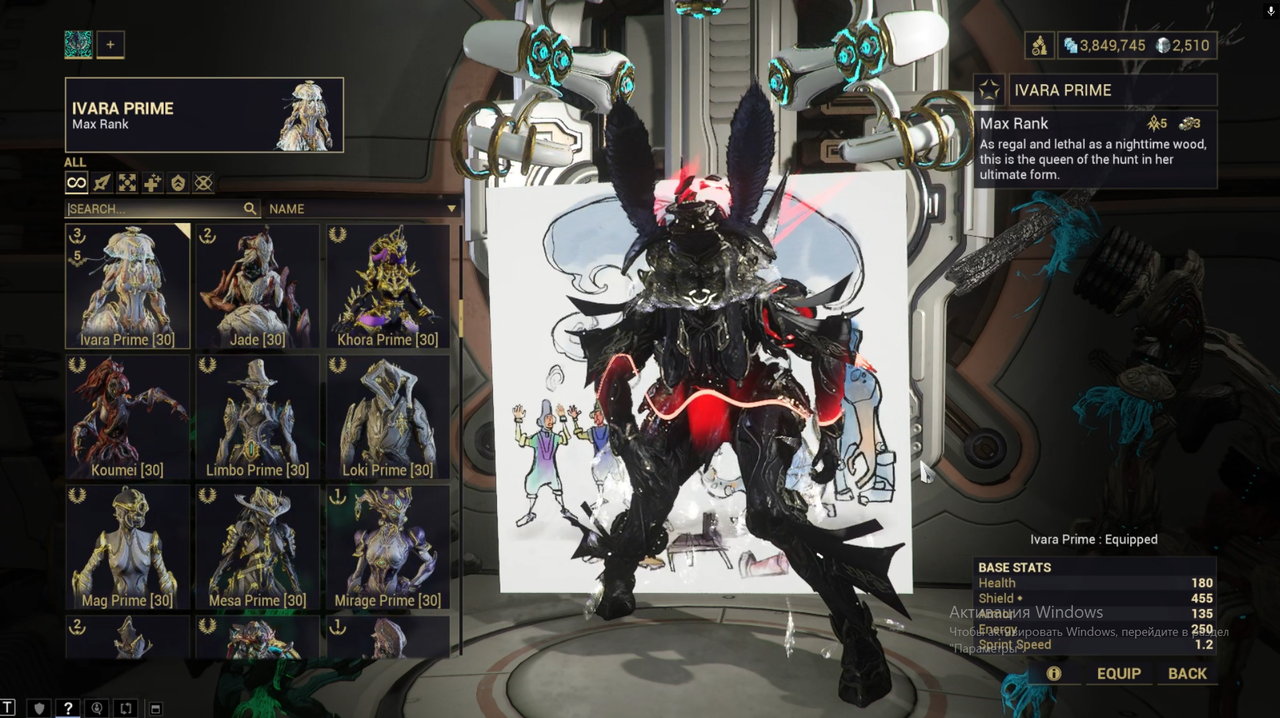1280x718 pixels.
Task: Select the Koumei warframe tile
Action: tap(127, 416)
